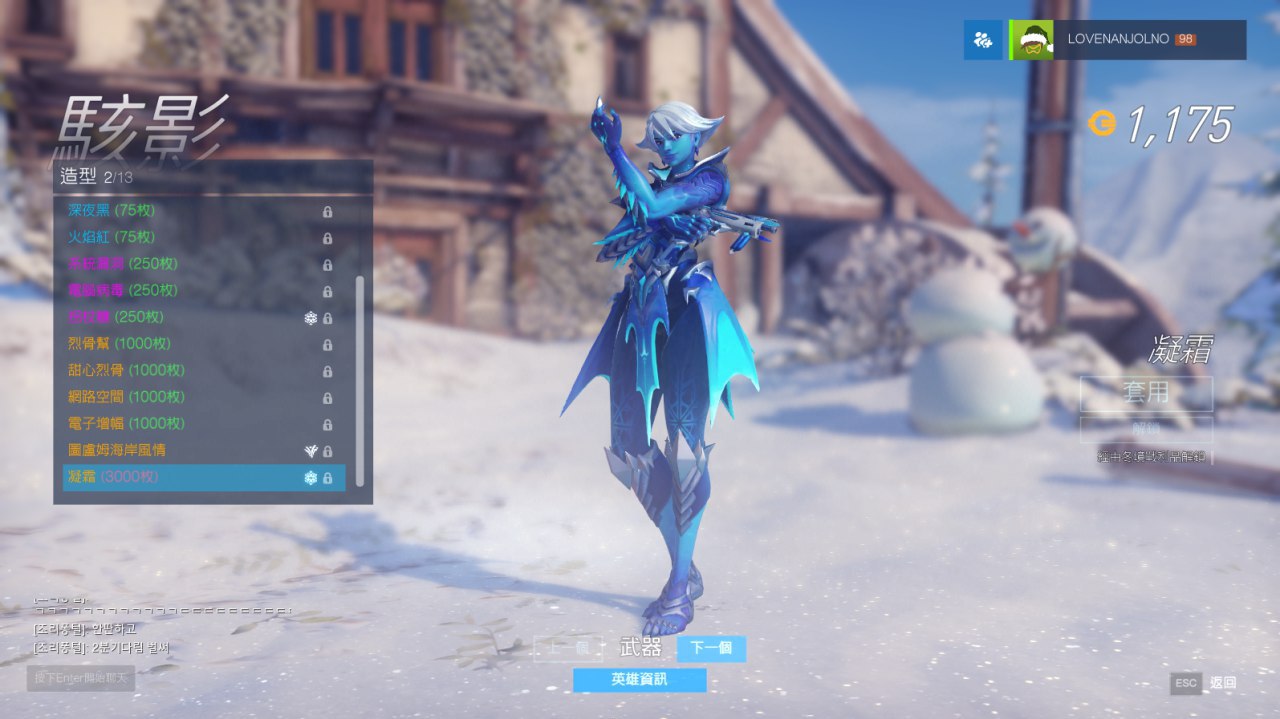Open the 英雄資訊 hero info
Screen dimensions: 1280x719
[639, 680]
